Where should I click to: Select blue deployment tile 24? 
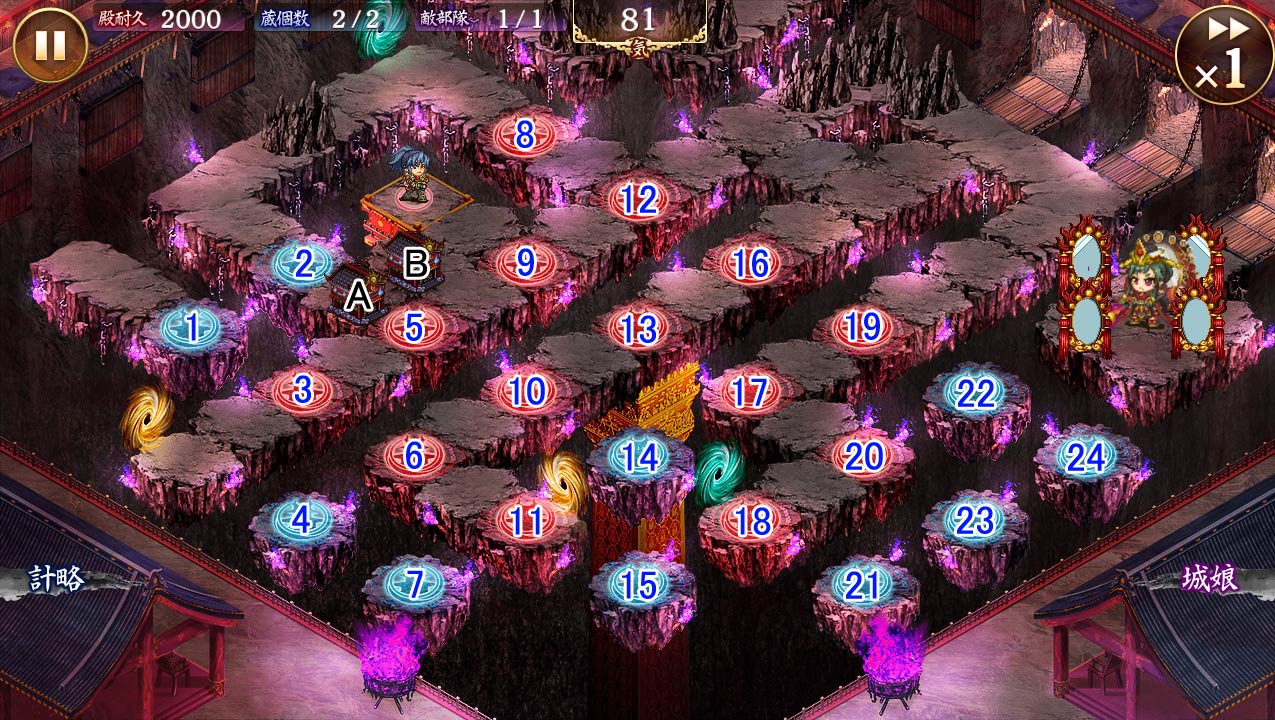[1086, 457]
